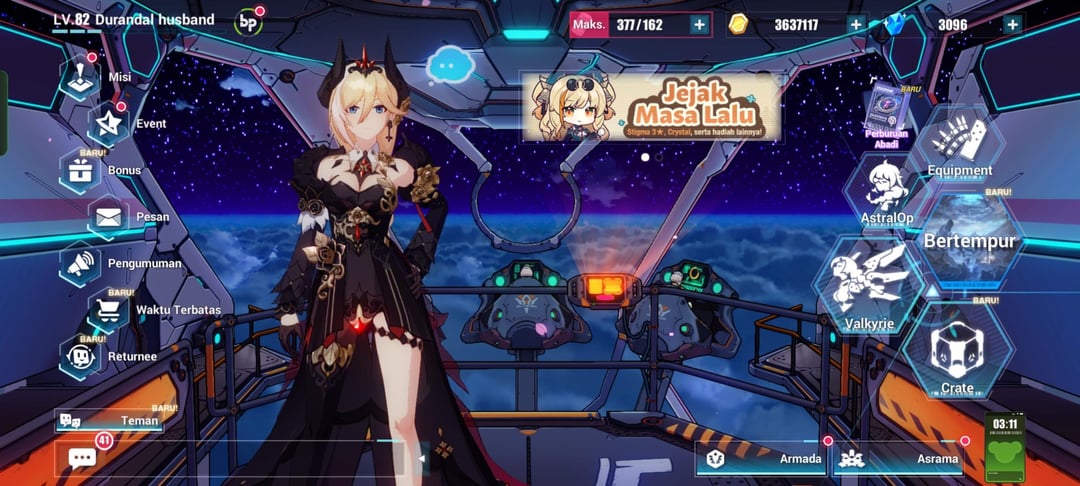Add gold coins with the plus button
The height and width of the screenshot is (486, 1080).
[x=855, y=25]
